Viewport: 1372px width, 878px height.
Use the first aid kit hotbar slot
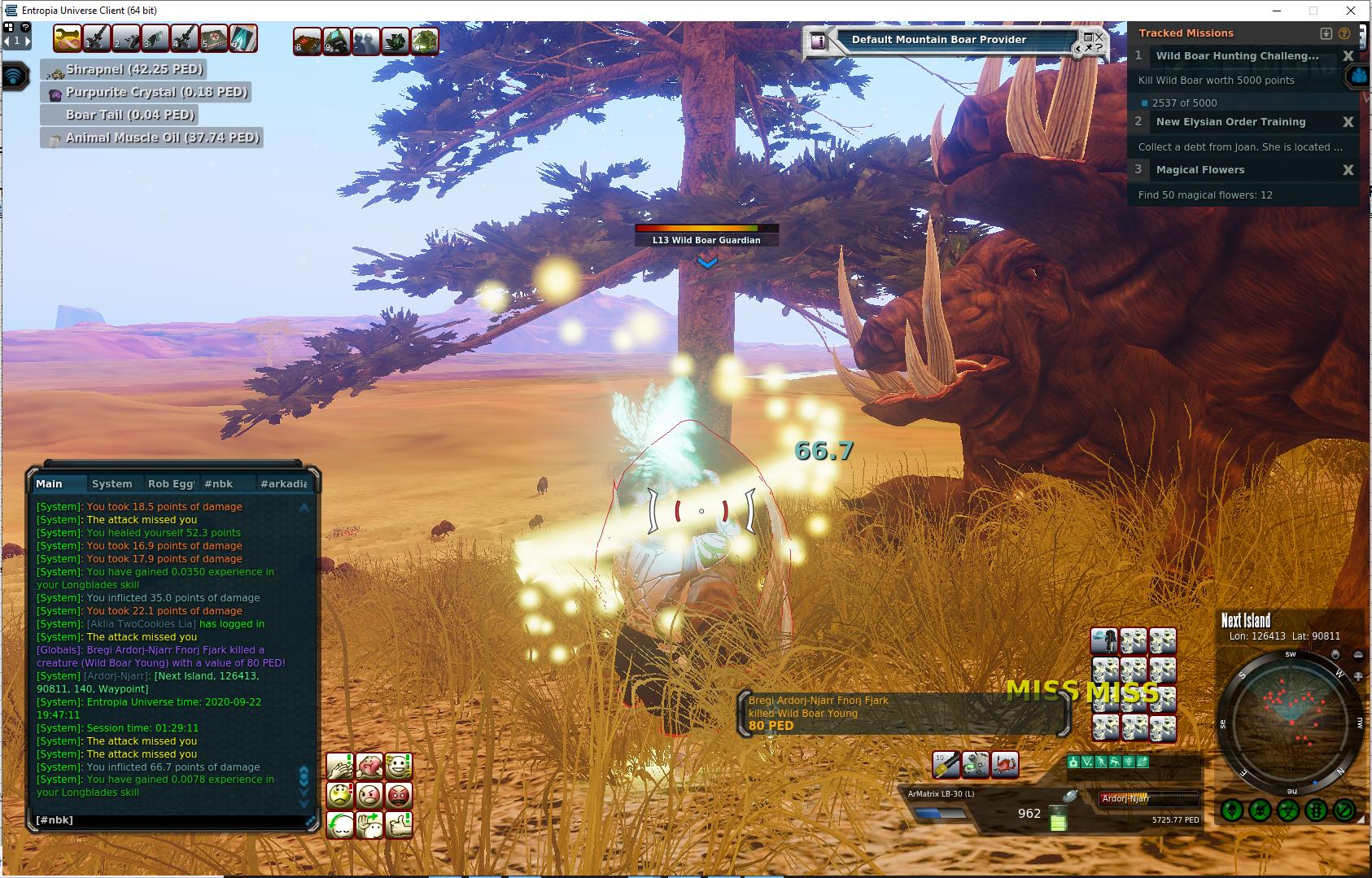point(215,38)
